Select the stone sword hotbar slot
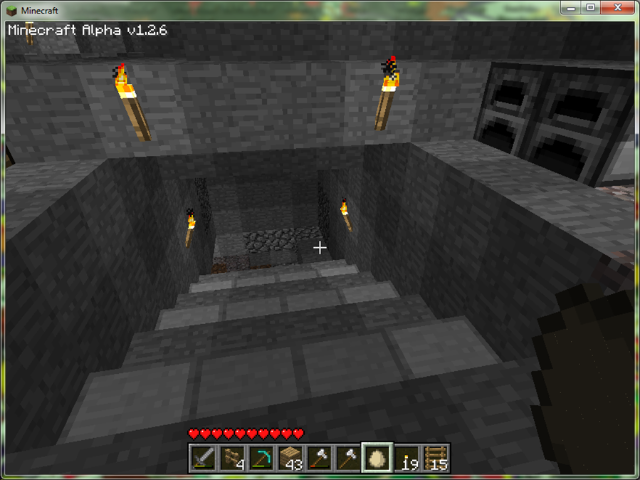The width and height of the screenshot is (640, 480). (x=204, y=458)
